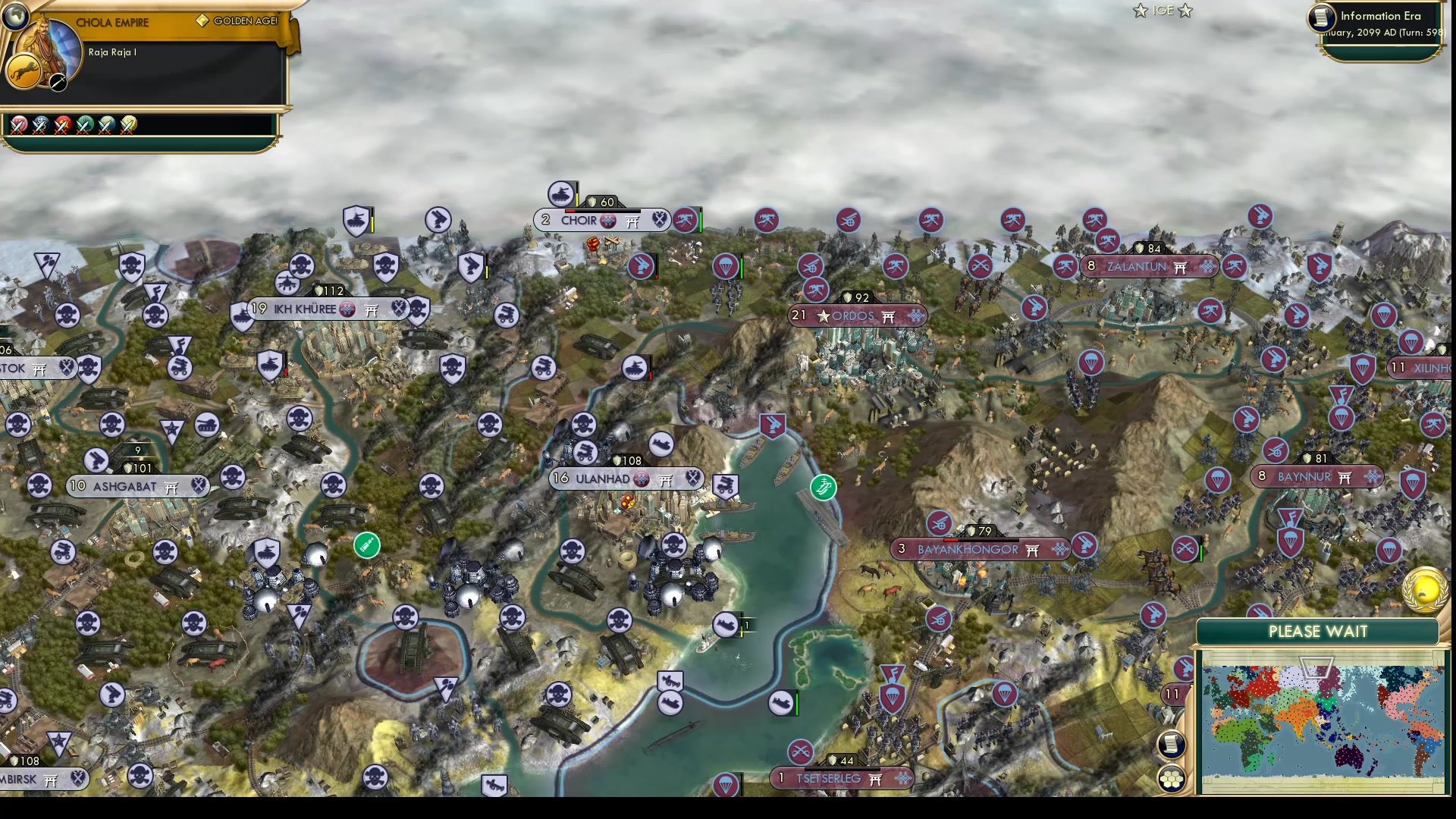Click the green citizen marker near Ulanhad harbor

pos(824,488)
